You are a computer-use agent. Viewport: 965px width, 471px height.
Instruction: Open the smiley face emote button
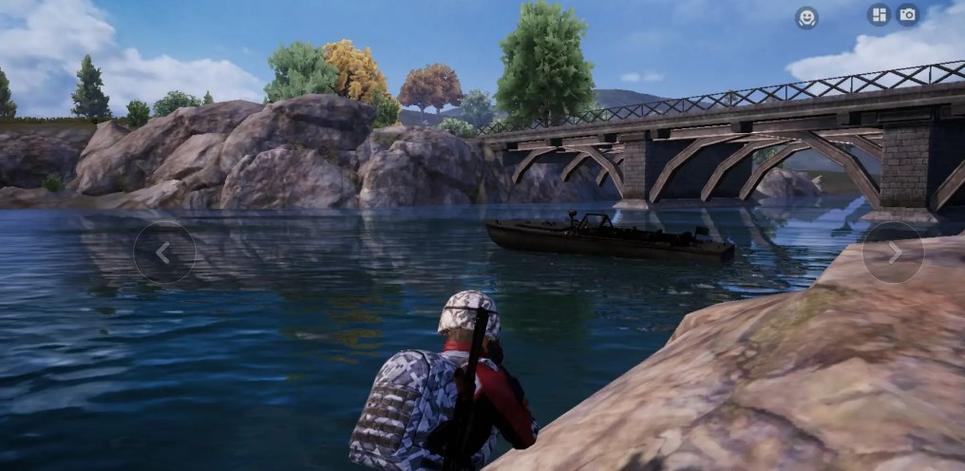pos(806,17)
